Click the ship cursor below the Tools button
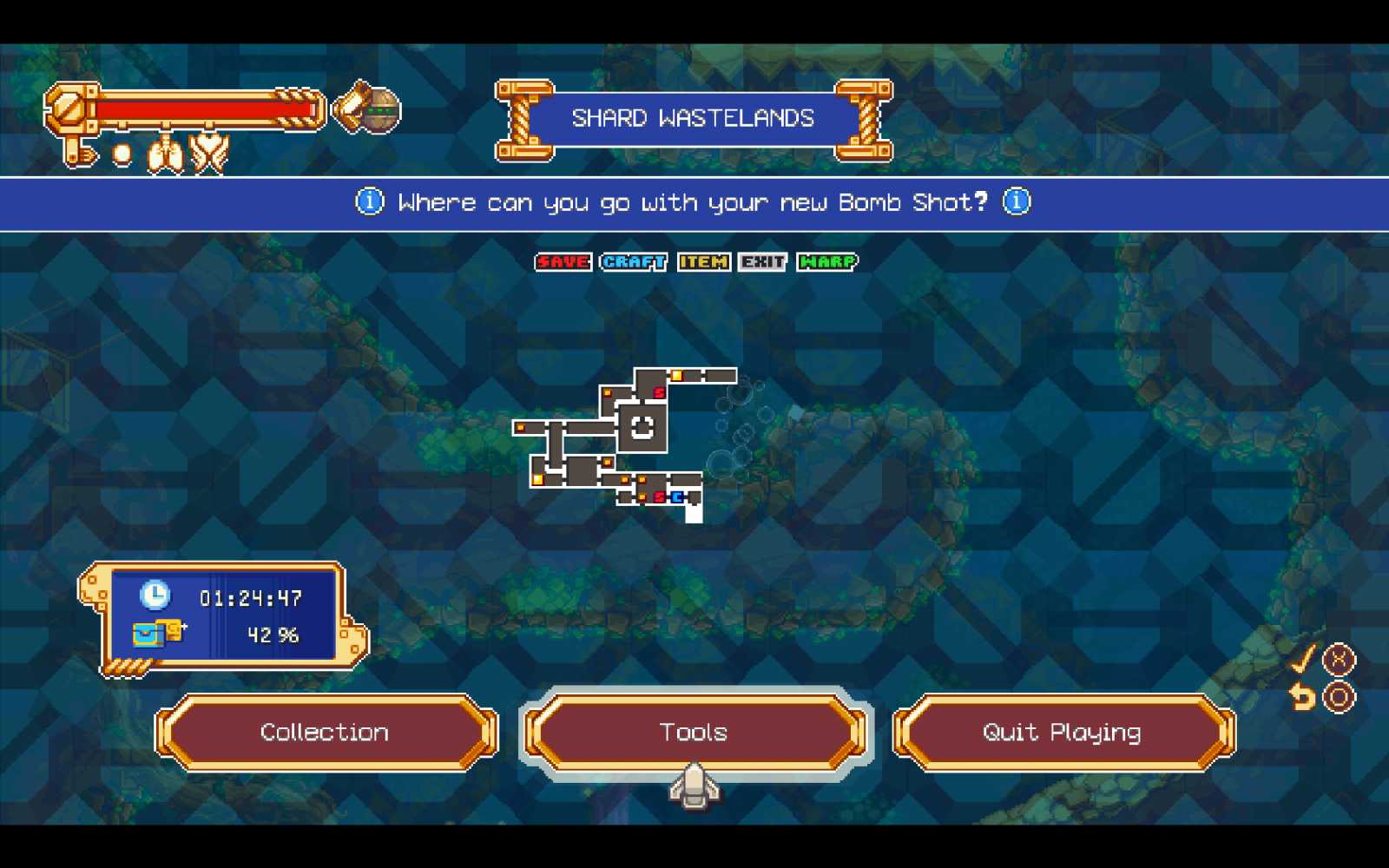 point(693,788)
